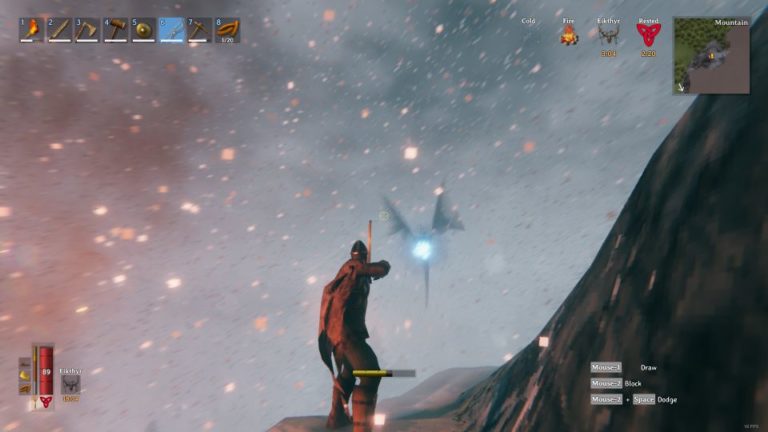
Task: Open the Mountain minimap
Action: pyautogui.click(x=711, y=56)
